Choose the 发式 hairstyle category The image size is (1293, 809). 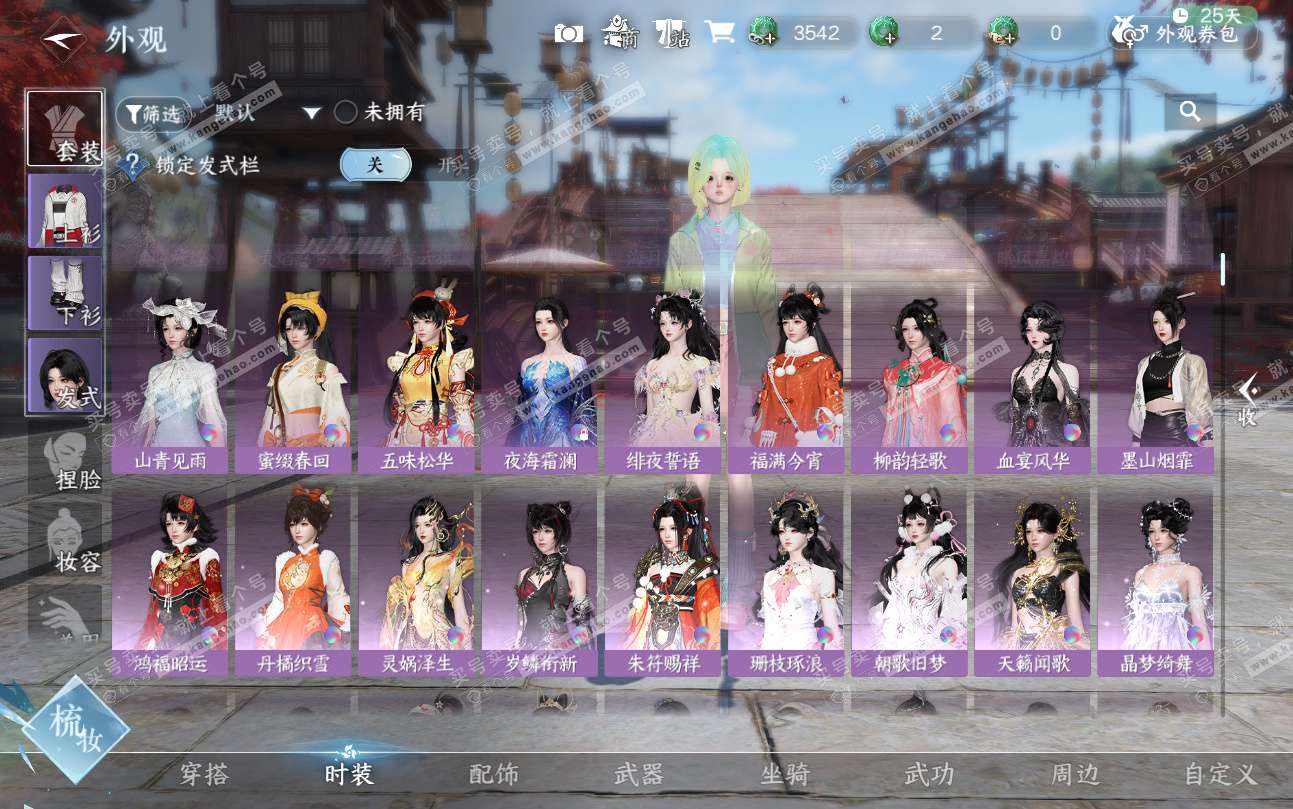65,375
